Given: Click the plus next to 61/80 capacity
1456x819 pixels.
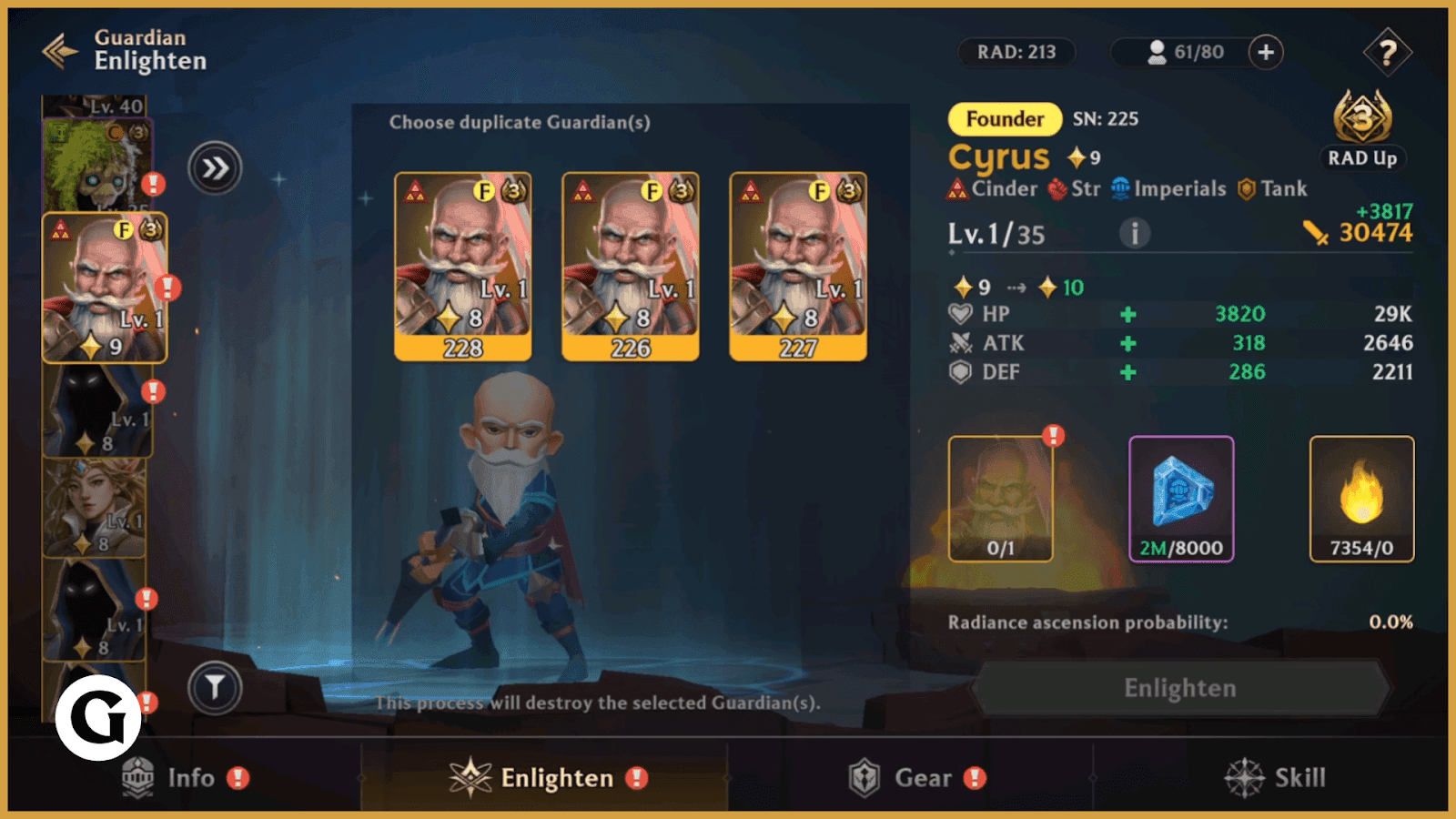Looking at the screenshot, I should coord(1265,53).
